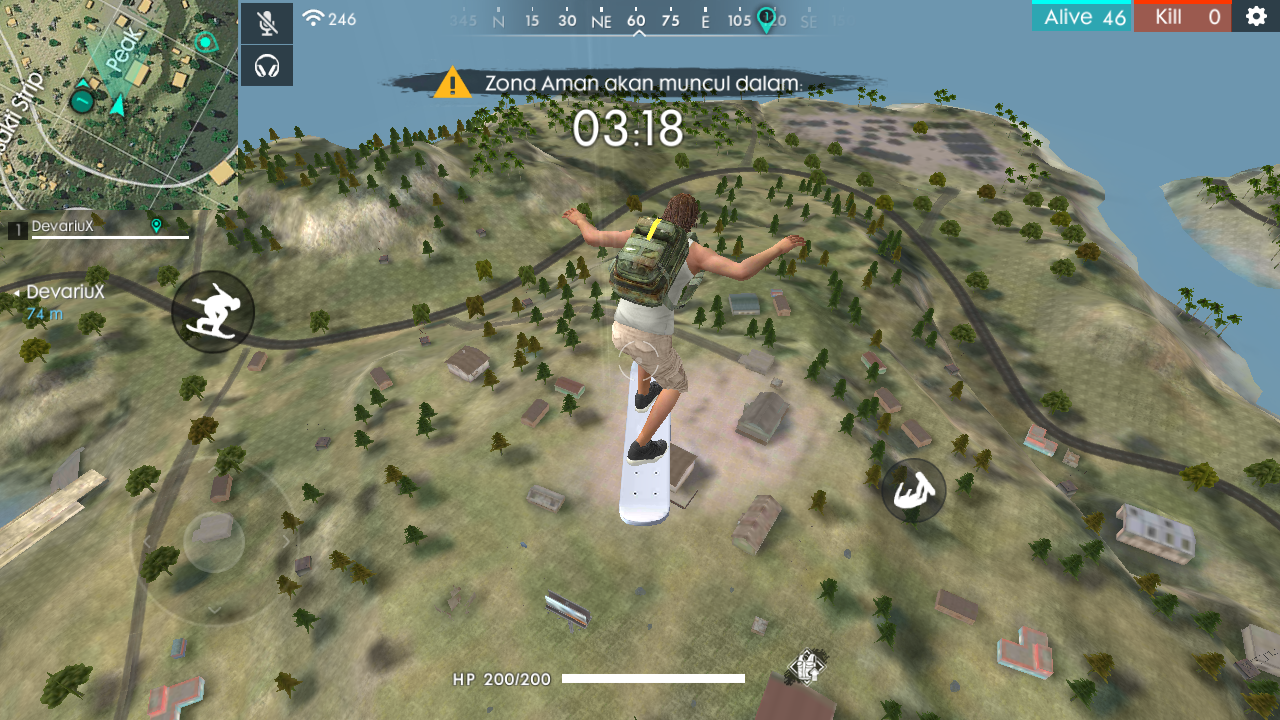Select the Alive 46 counter tab
Viewport: 1280px width, 720px height.
pyautogui.click(x=1081, y=16)
